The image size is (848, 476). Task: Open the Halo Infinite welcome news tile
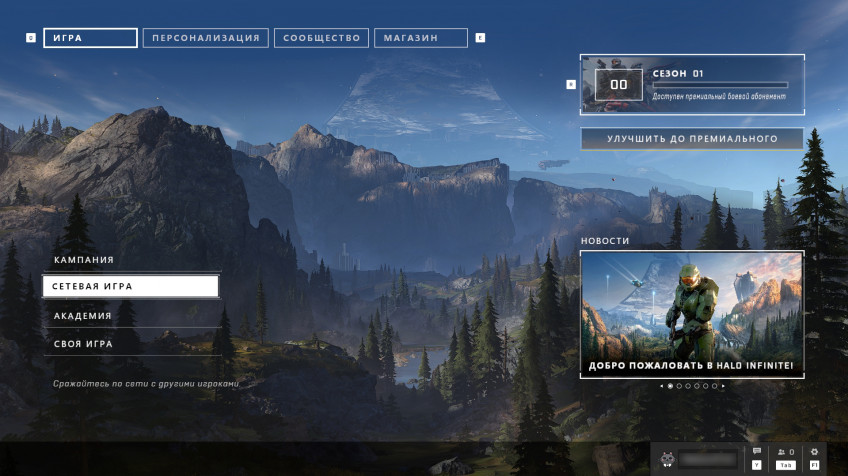click(x=692, y=314)
